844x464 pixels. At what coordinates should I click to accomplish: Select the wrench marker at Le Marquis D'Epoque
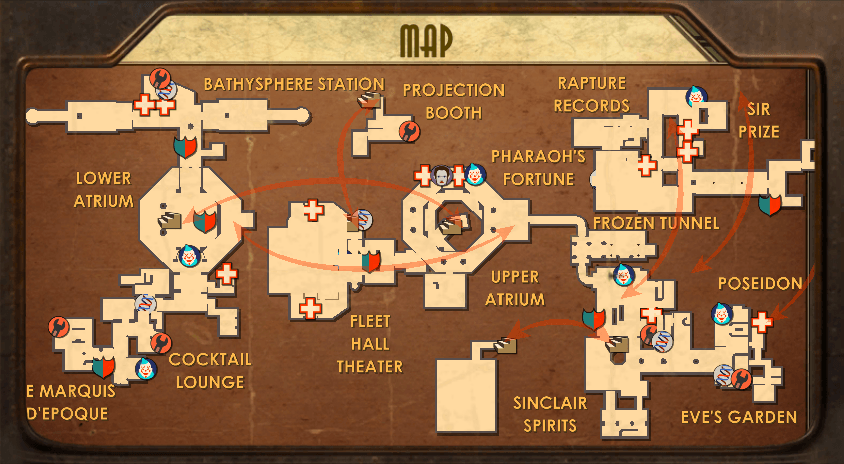(58, 326)
